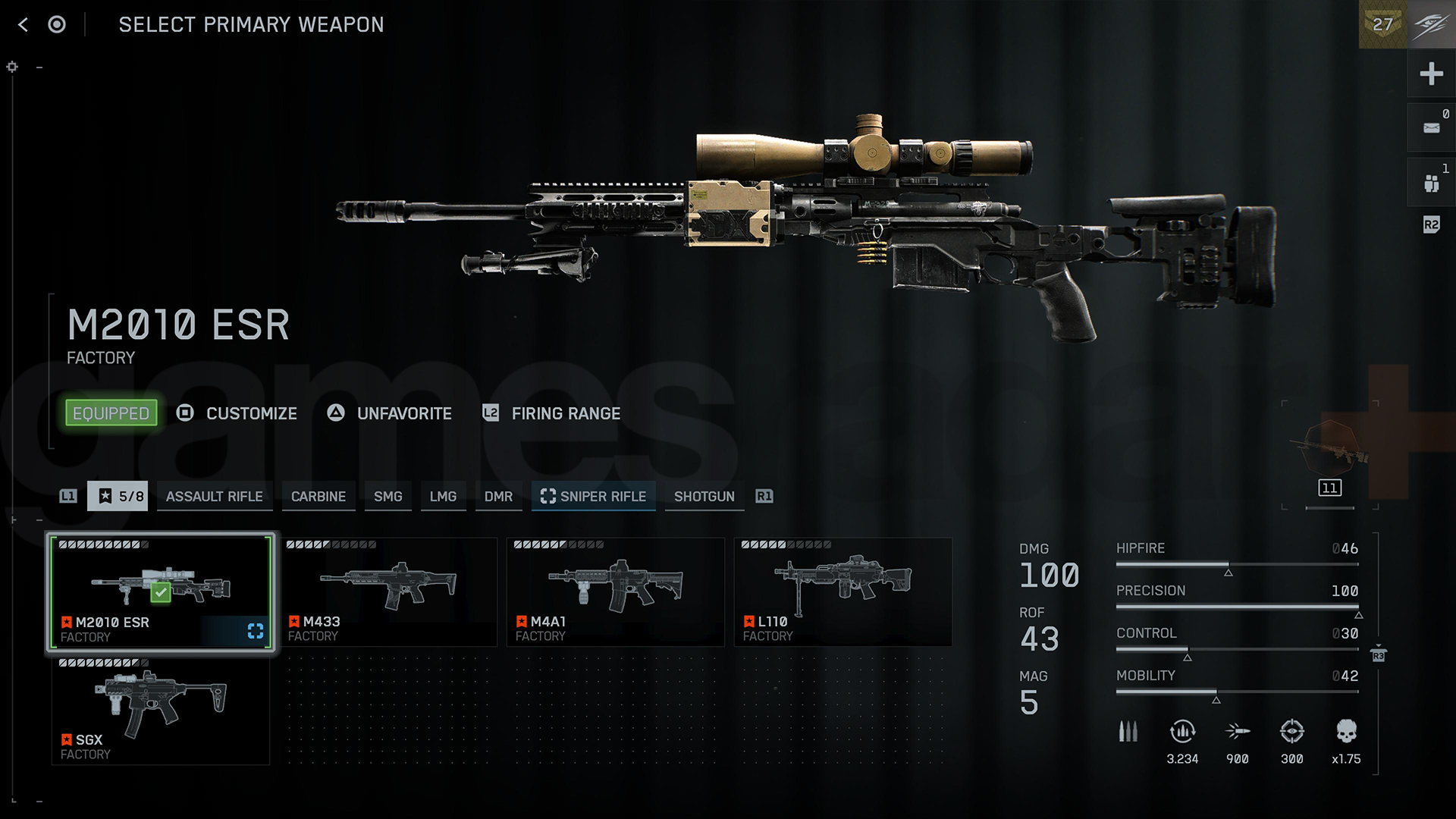Click the squad members icon showing 1
The width and height of the screenshot is (1456, 819).
(1432, 180)
